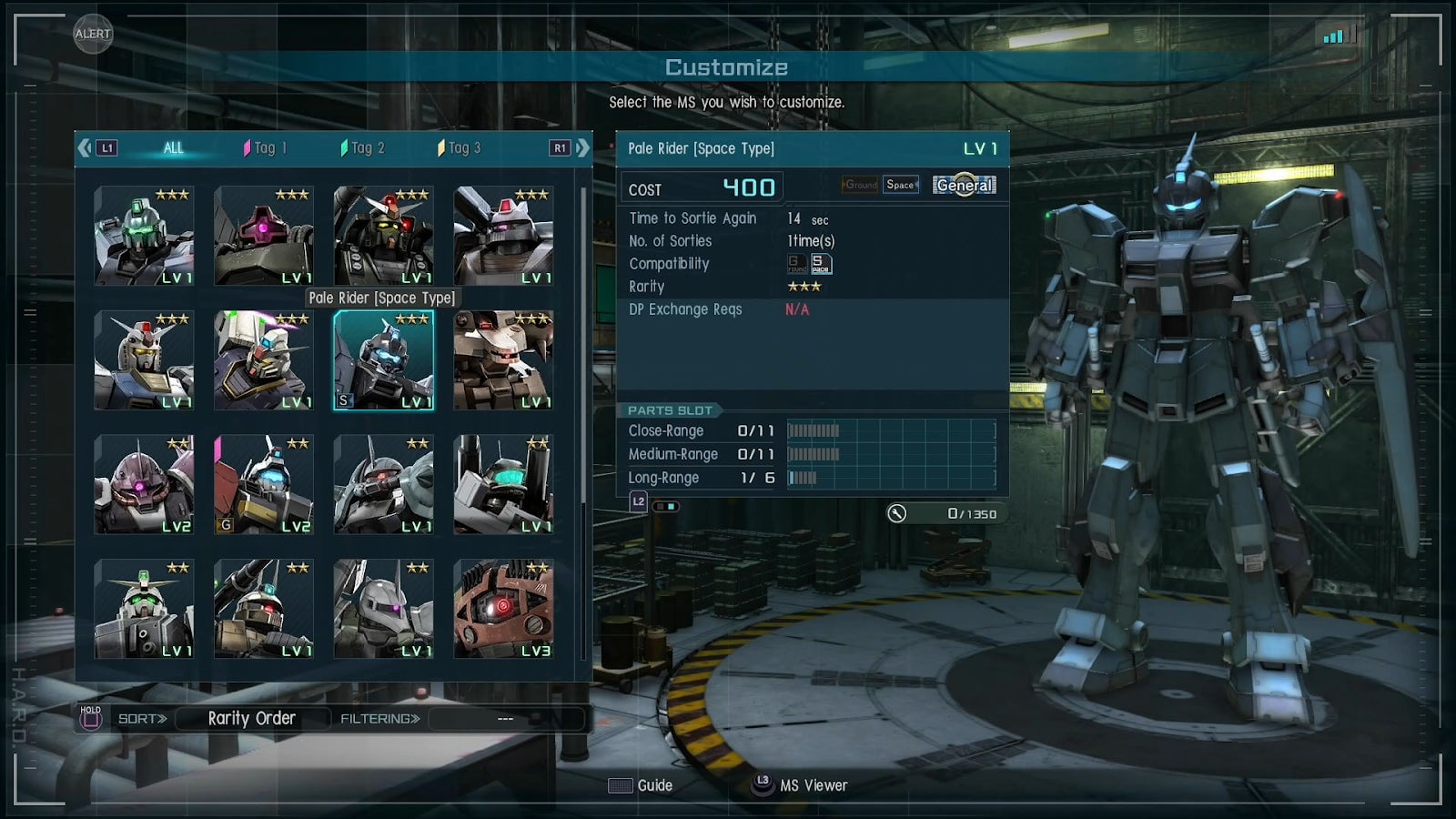Change the Rarity Order sort option
Viewport: 1456px width, 819px height.
[251, 719]
